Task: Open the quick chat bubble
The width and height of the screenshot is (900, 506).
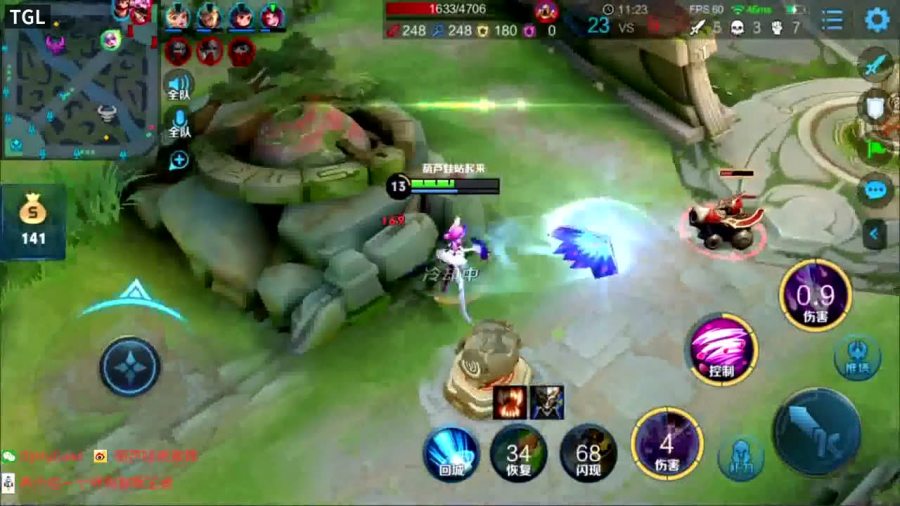Action: tap(875, 190)
